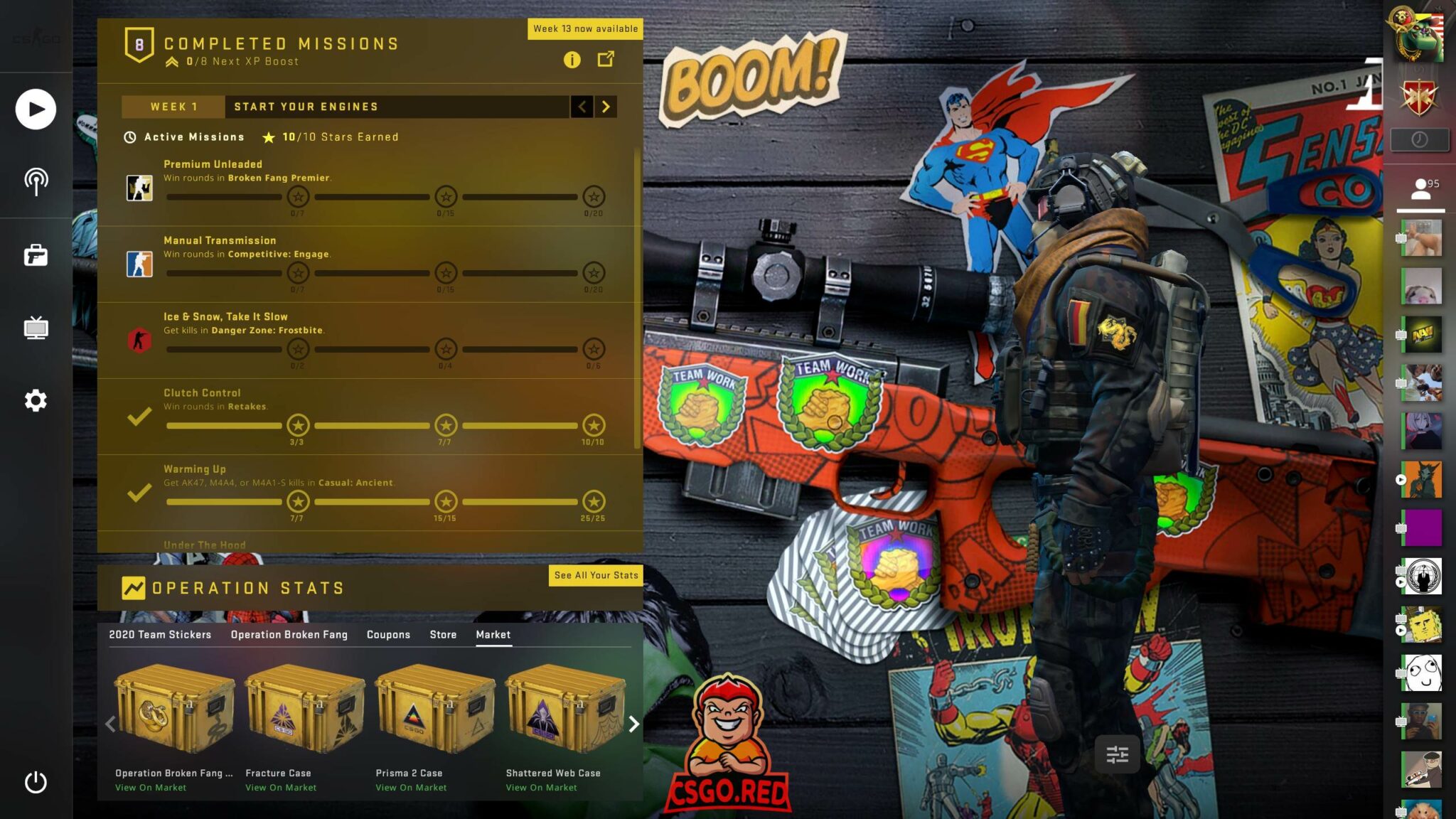This screenshot has height=819, width=1456.
Task: Open the Watch broadcasts icon
Action: coord(35,180)
